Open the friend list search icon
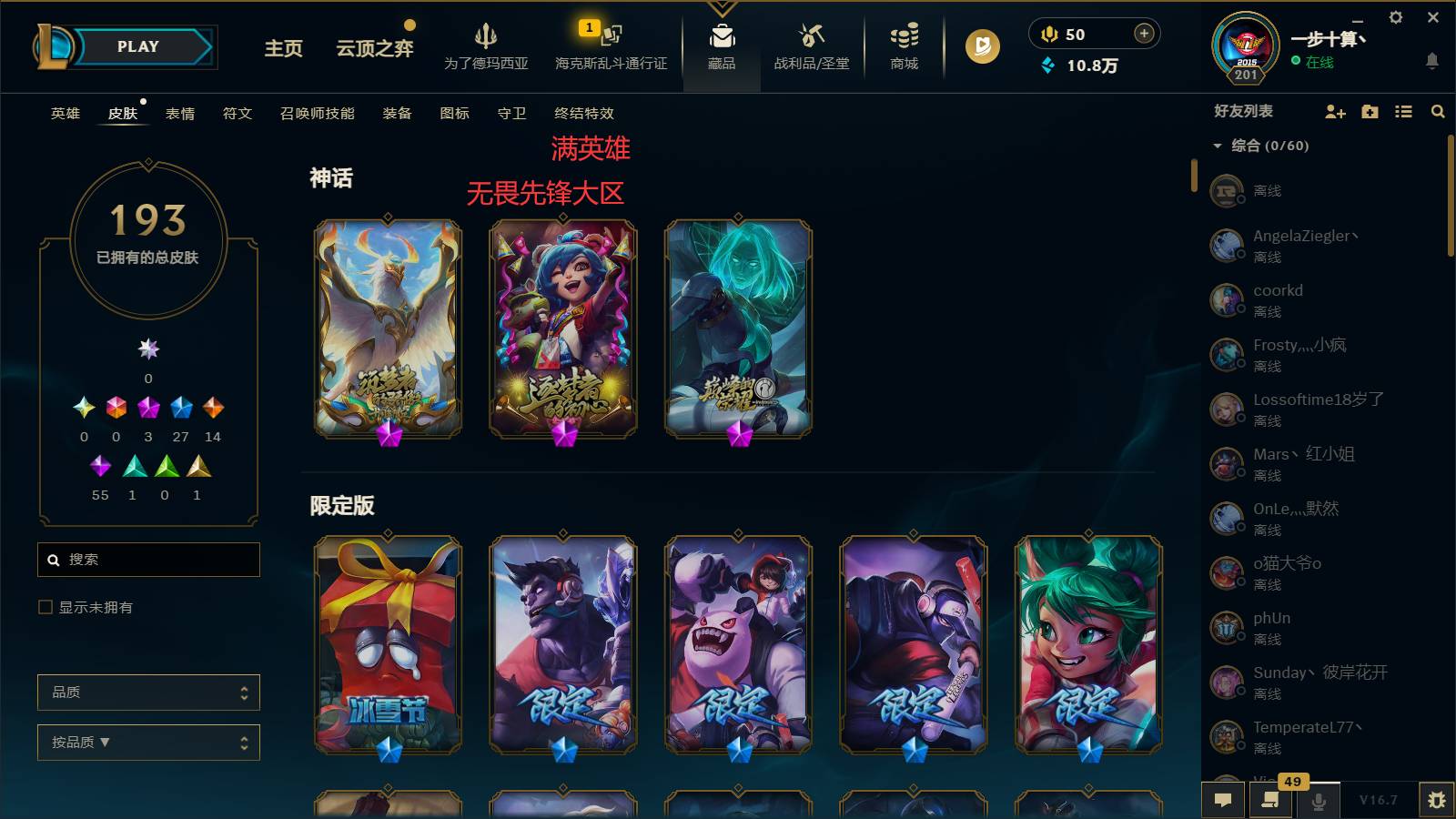1456x819 pixels. 1438,112
